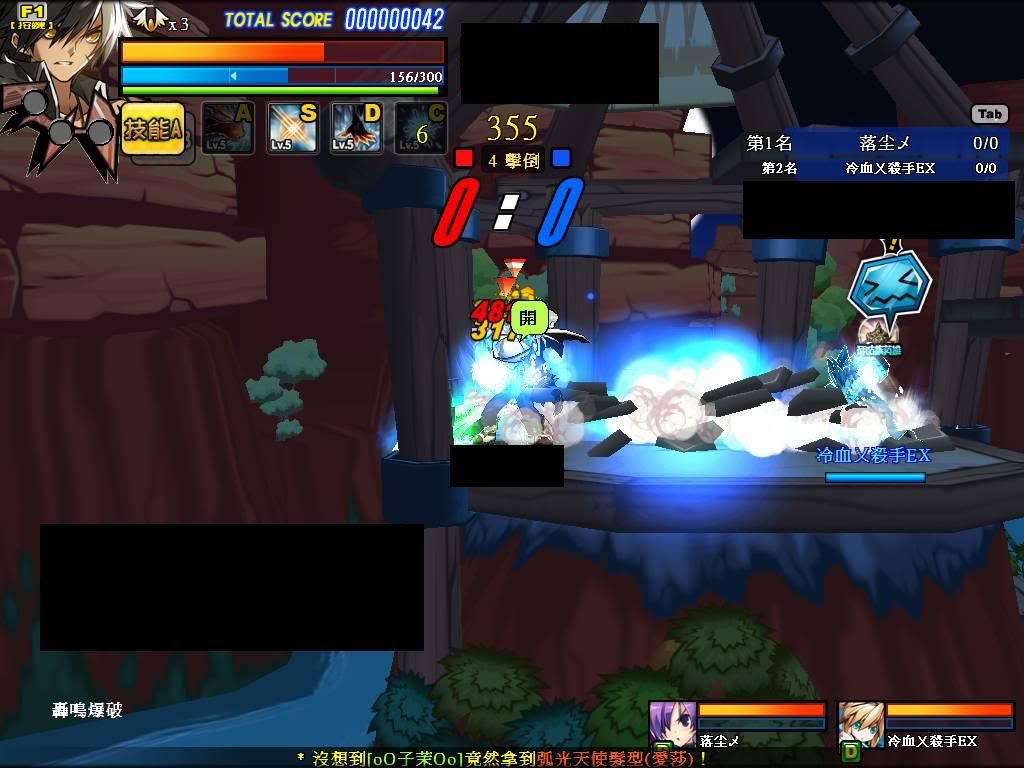Use the S-slot orange slash skill
Viewport: 1024px width, 768px height.
[x=292, y=128]
